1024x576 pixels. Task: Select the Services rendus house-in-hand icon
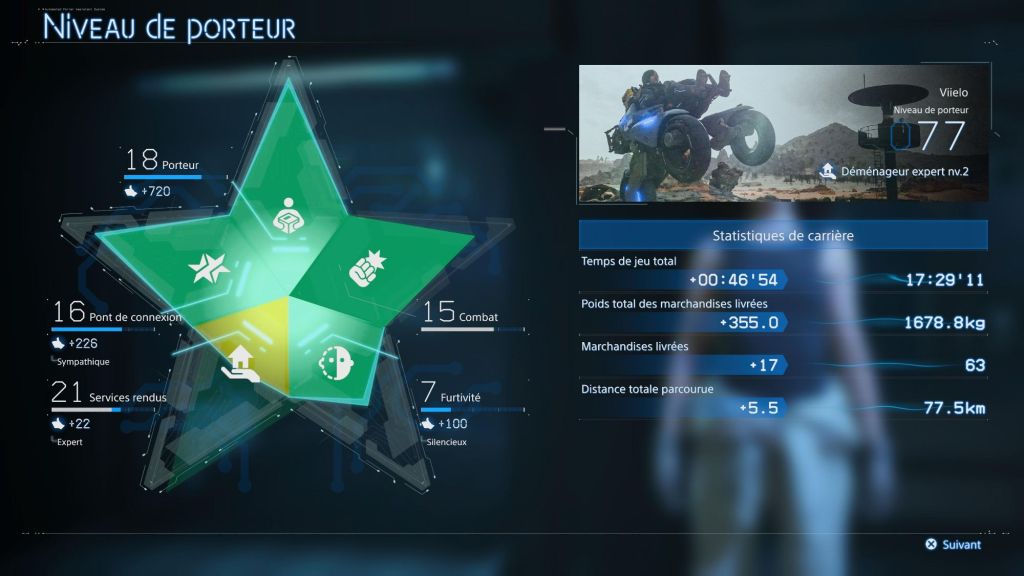point(243,364)
